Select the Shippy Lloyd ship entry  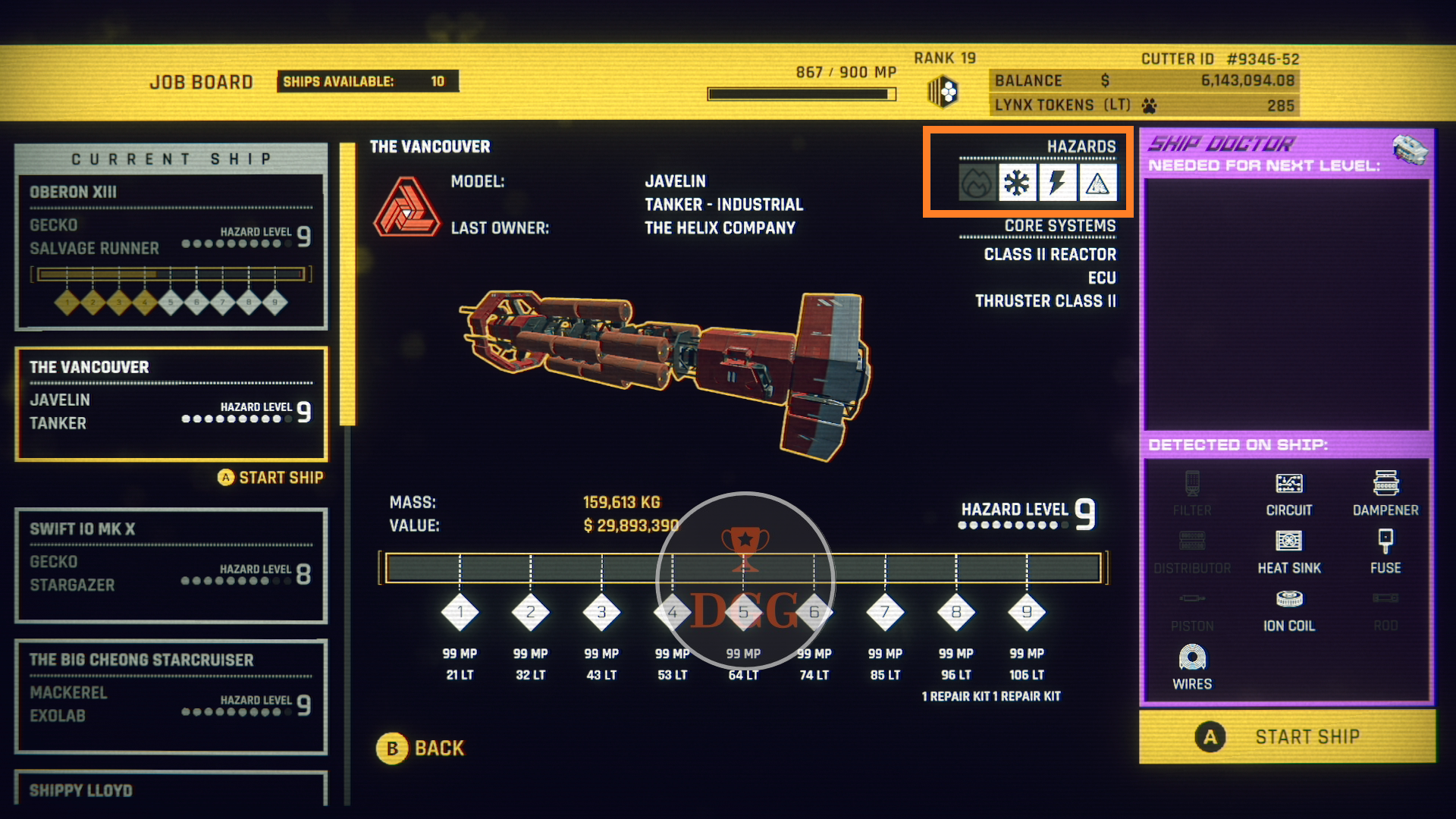[x=171, y=789]
